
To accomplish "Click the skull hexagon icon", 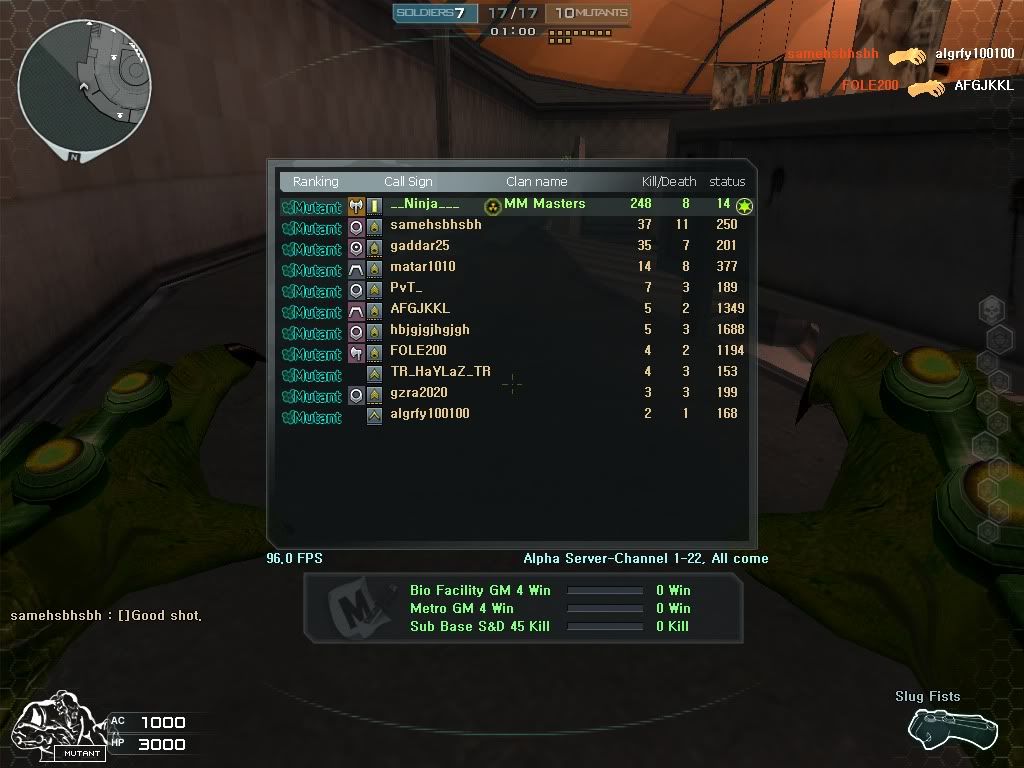I will click(x=990, y=309).
